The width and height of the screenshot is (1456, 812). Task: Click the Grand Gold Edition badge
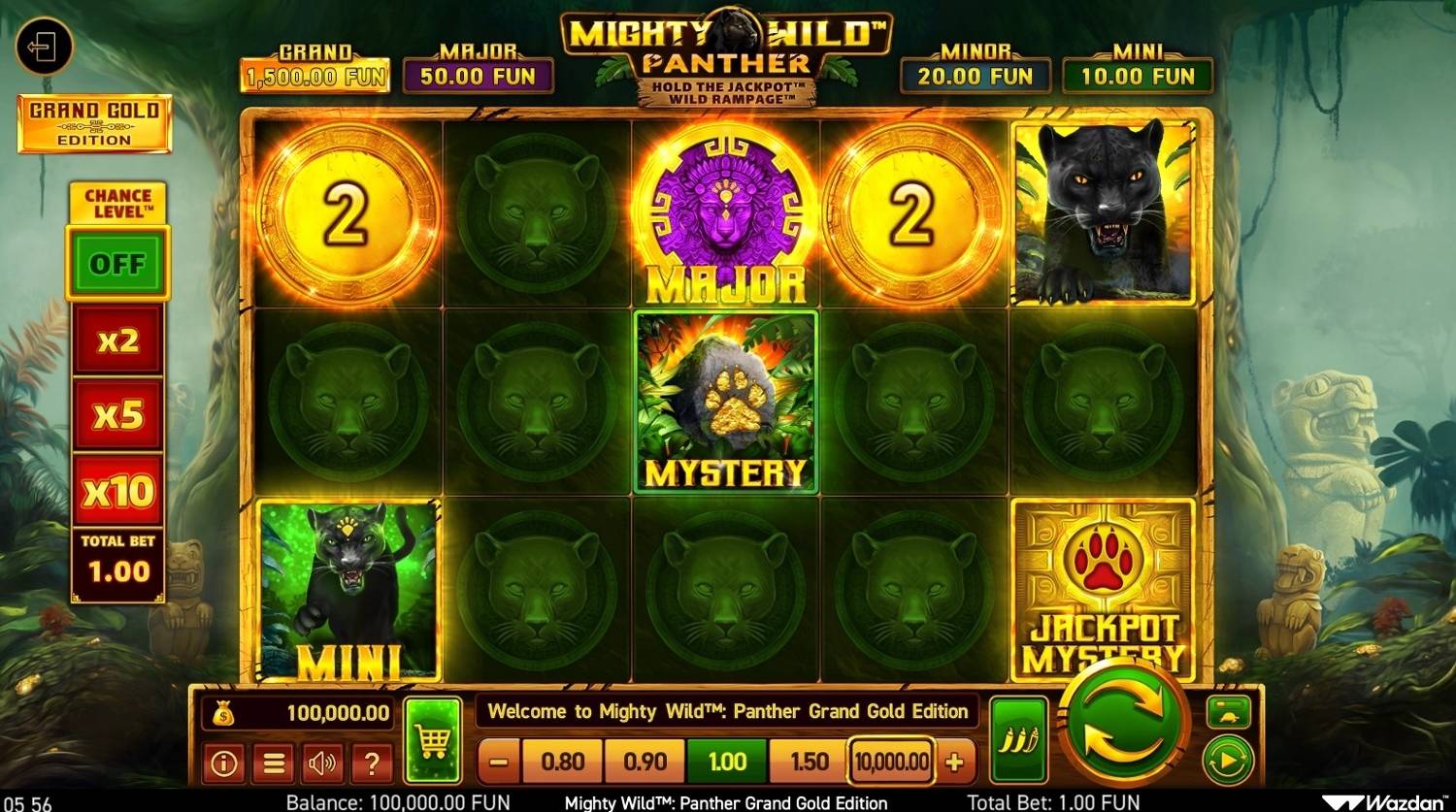click(x=94, y=124)
